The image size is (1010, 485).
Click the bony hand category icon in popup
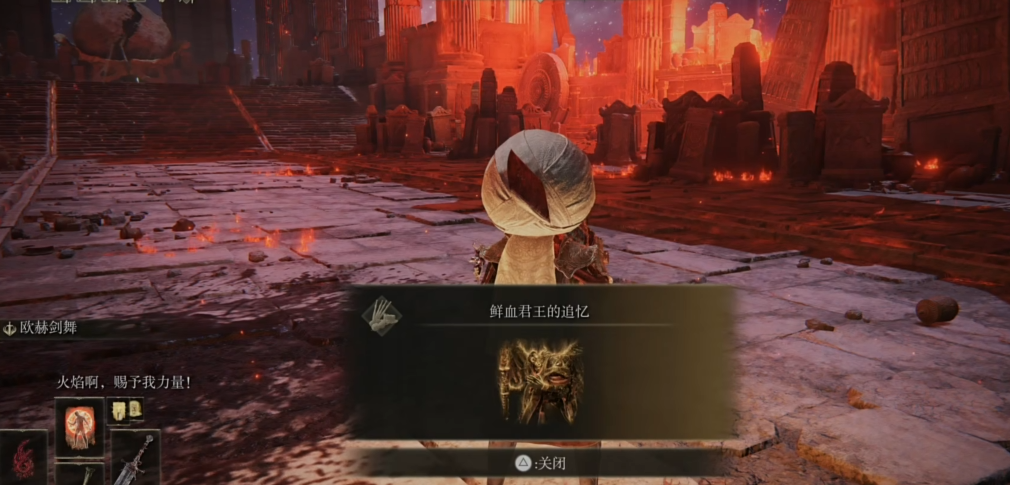(x=381, y=316)
